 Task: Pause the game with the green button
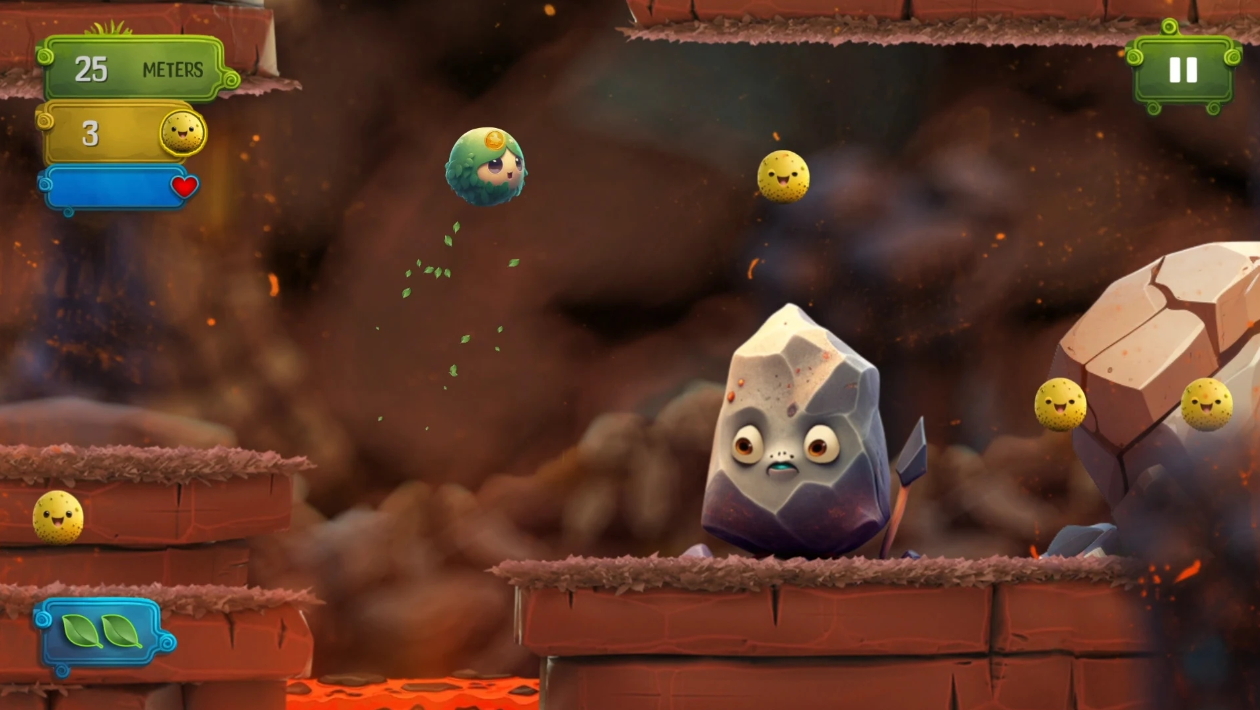click(x=1183, y=69)
